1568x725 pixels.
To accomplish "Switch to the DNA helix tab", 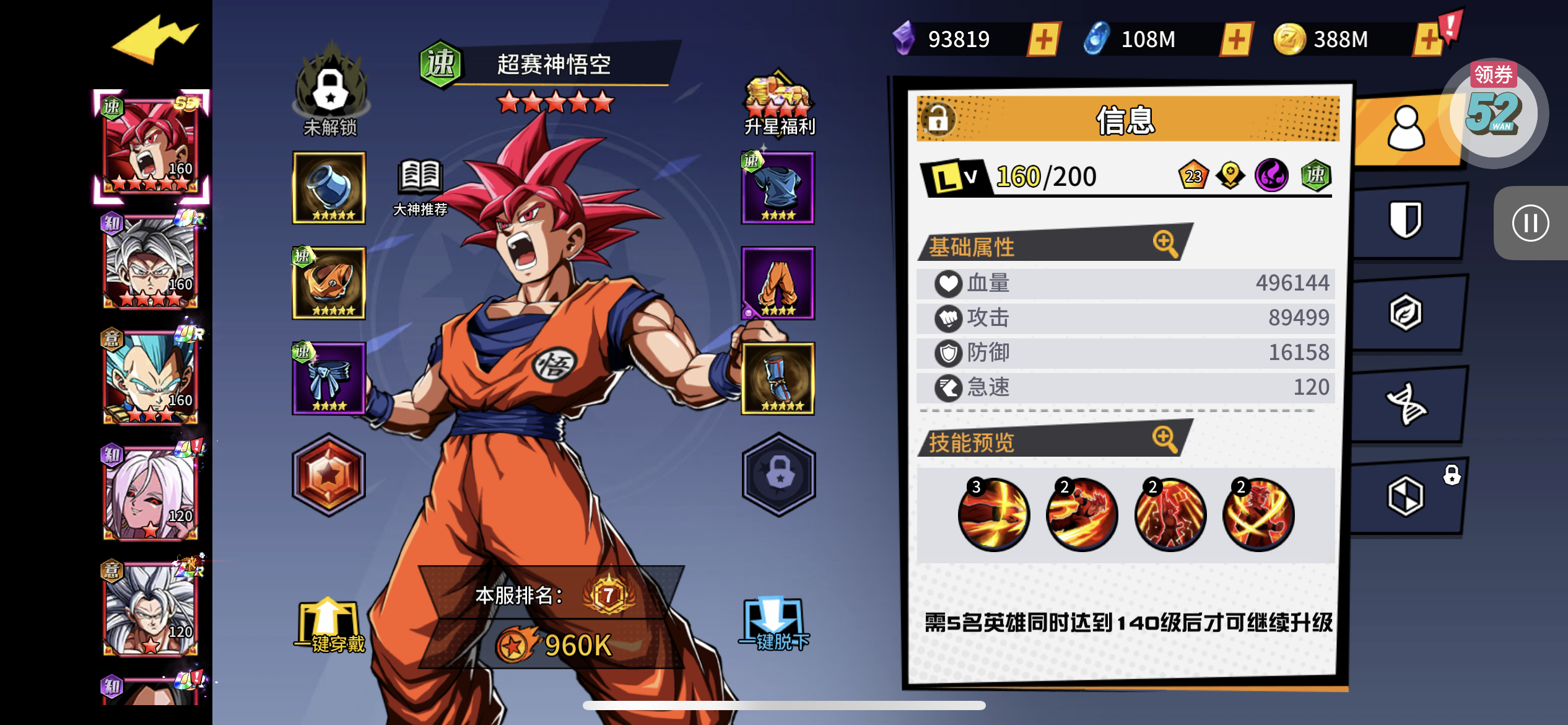I will [x=1406, y=404].
